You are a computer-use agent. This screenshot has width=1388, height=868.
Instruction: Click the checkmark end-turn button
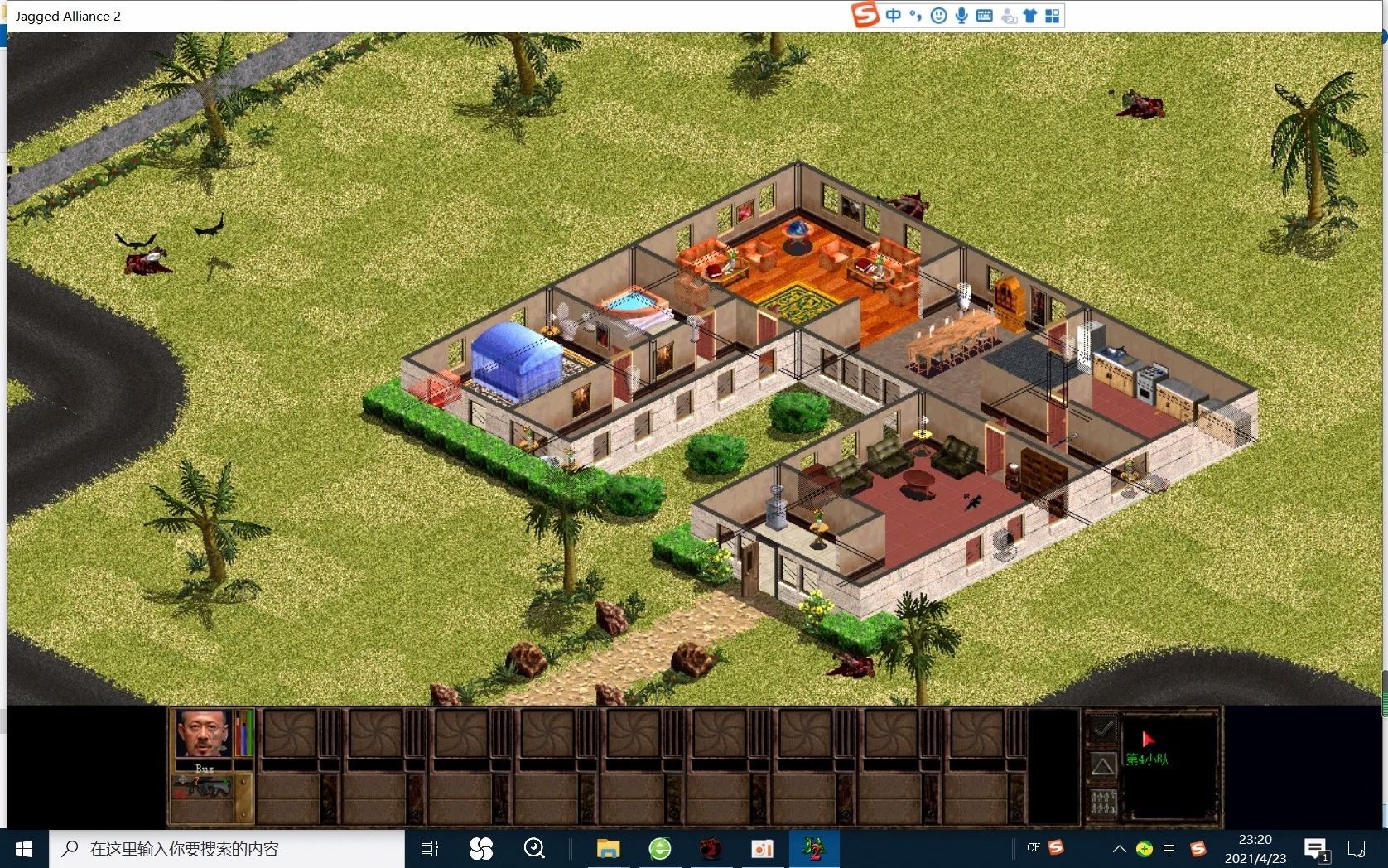point(1102,729)
